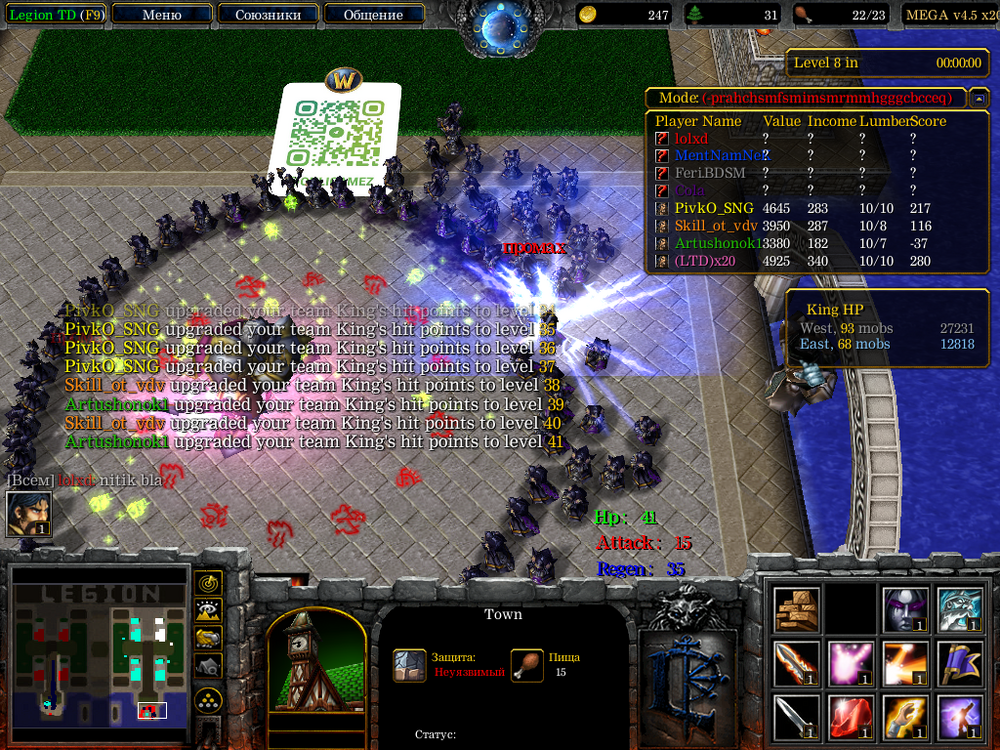Activate the purple-eyed dark face ability
The height and width of the screenshot is (750, 1000).
(x=905, y=608)
